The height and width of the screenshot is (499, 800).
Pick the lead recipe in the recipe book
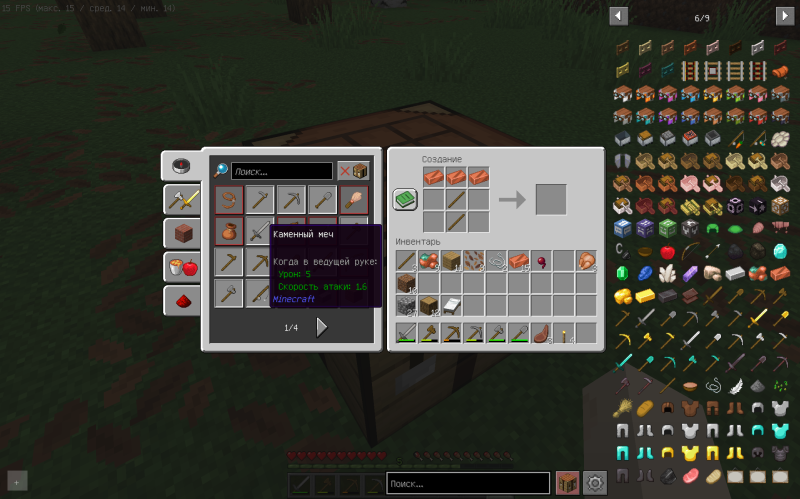(229, 199)
